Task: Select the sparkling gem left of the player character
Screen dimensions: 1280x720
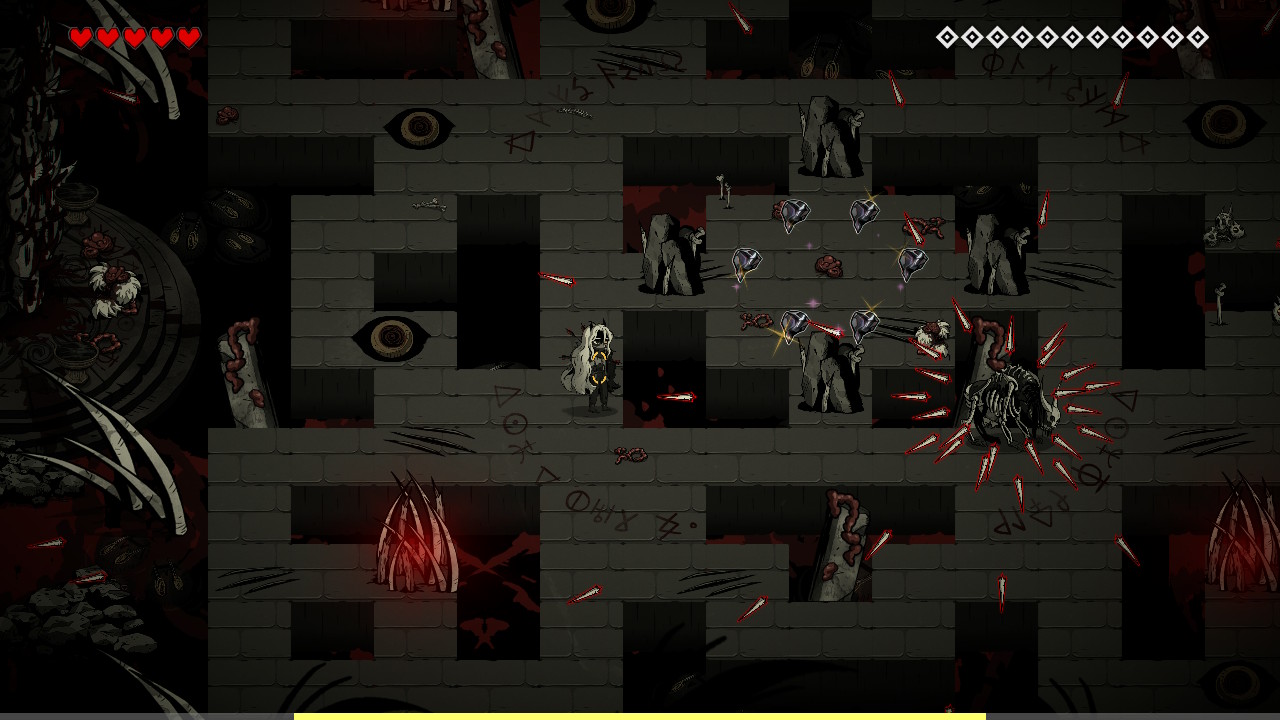Action: click(x=748, y=262)
